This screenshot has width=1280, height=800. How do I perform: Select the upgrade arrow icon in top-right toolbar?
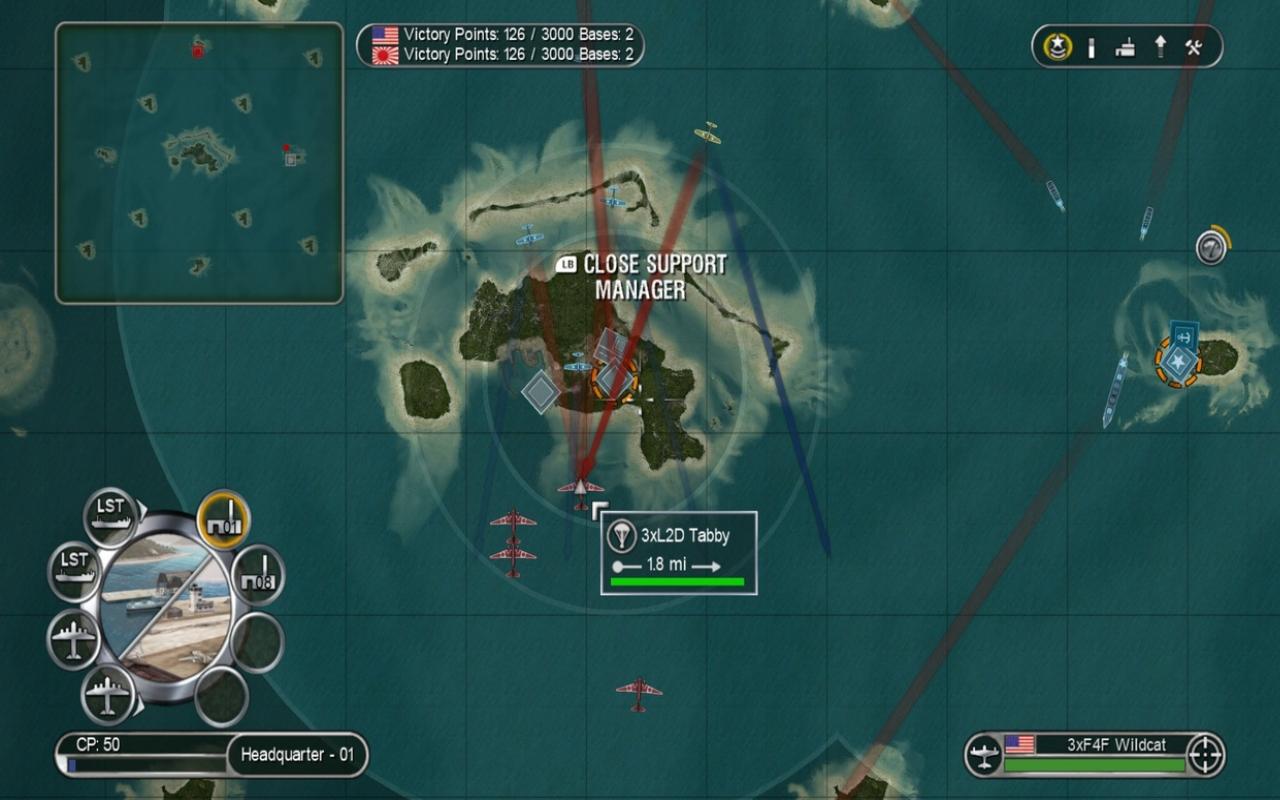[x=1158, y=46]
